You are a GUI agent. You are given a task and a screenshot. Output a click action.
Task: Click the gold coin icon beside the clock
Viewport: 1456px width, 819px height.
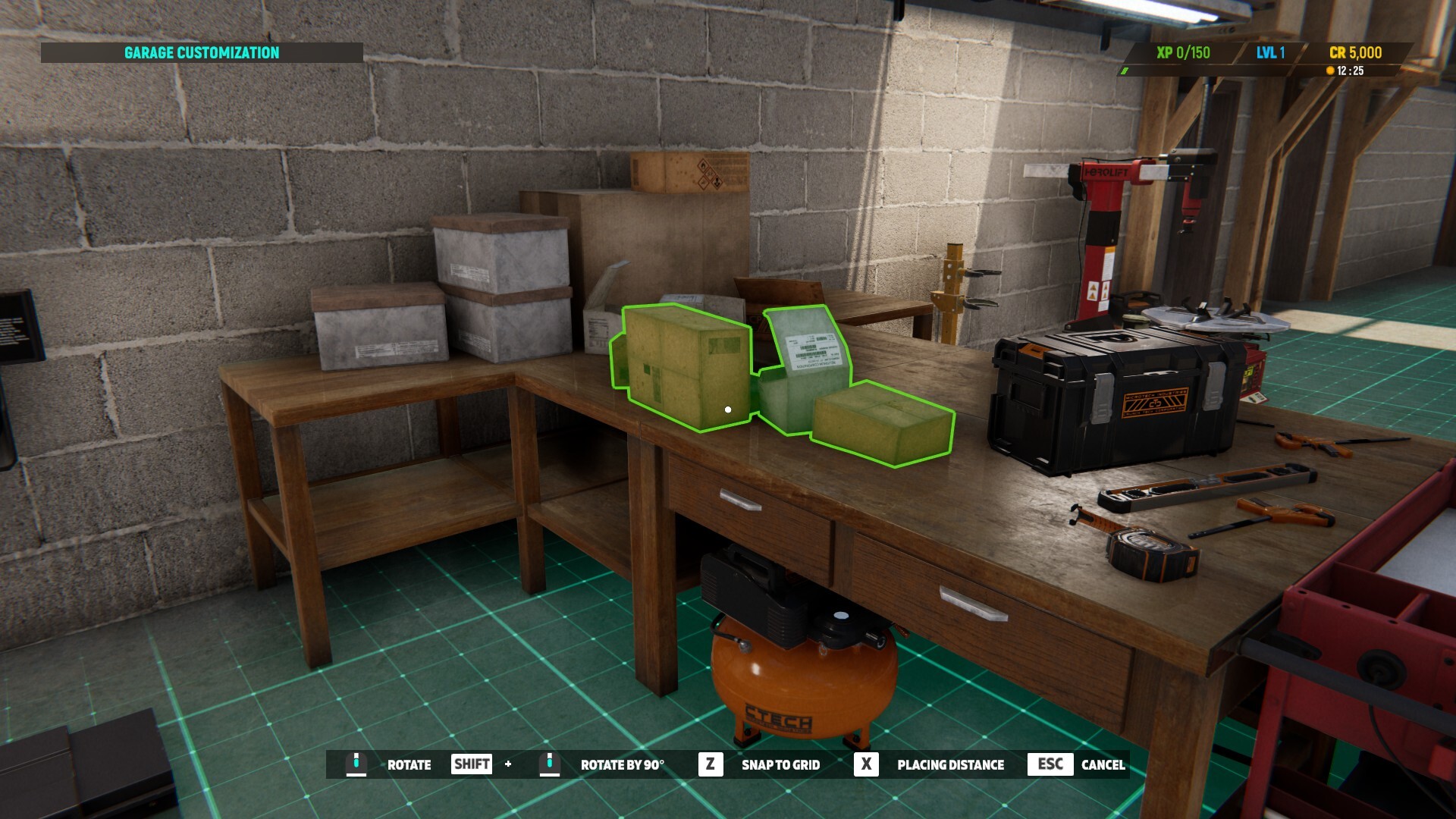(x=1329, y=71)
